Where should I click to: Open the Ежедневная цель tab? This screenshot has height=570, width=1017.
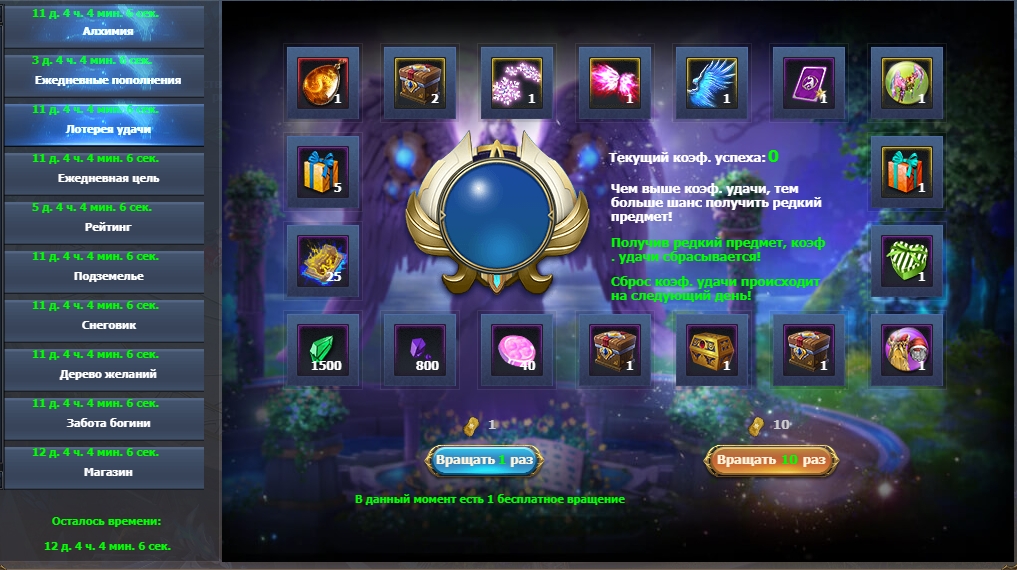click(108, 173)
